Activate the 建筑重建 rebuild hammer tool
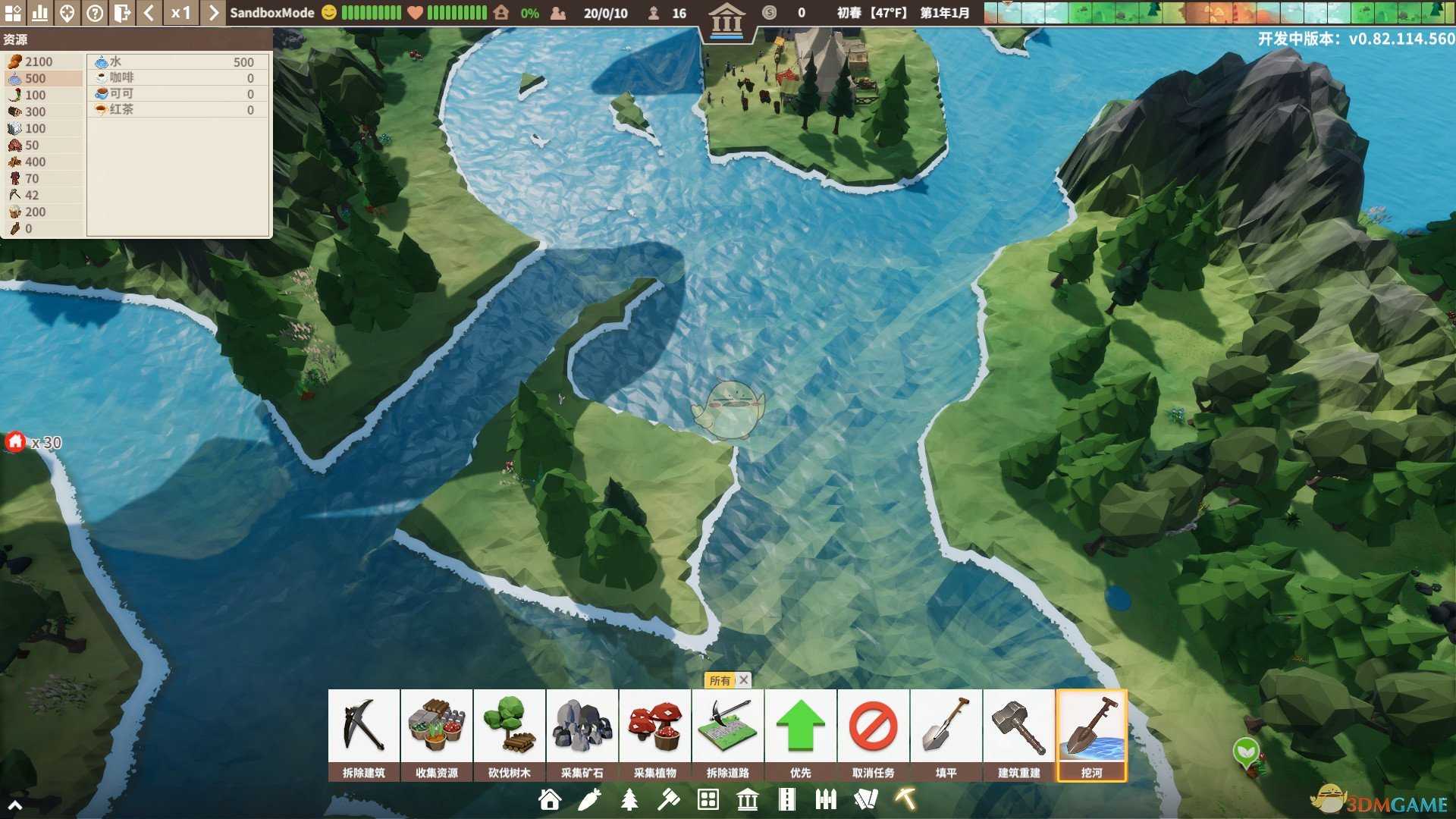The image size is (1456, 819). point(1018,733)
